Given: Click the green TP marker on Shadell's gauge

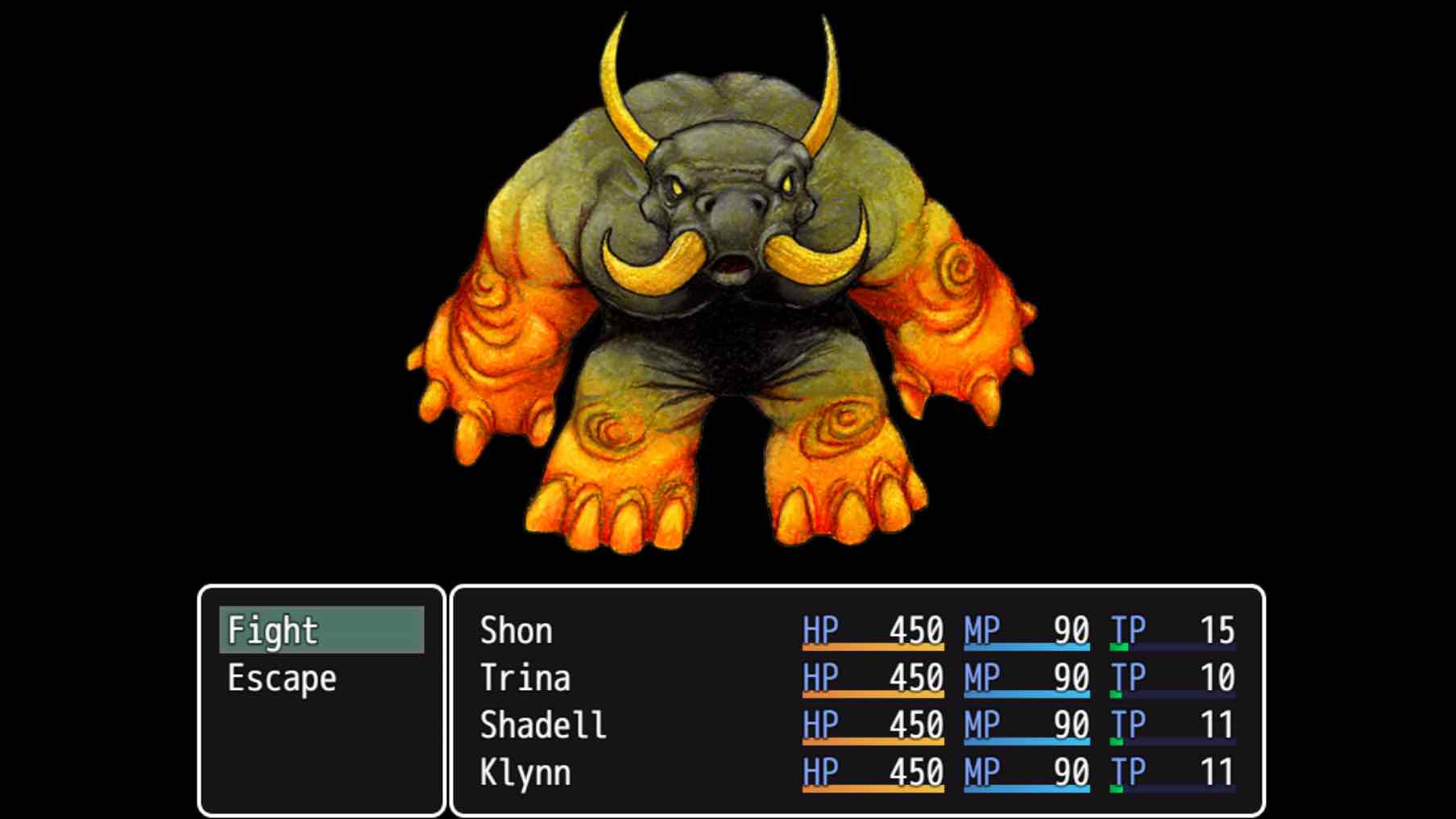Looking at the screenshot, I should coord(1116,739).
